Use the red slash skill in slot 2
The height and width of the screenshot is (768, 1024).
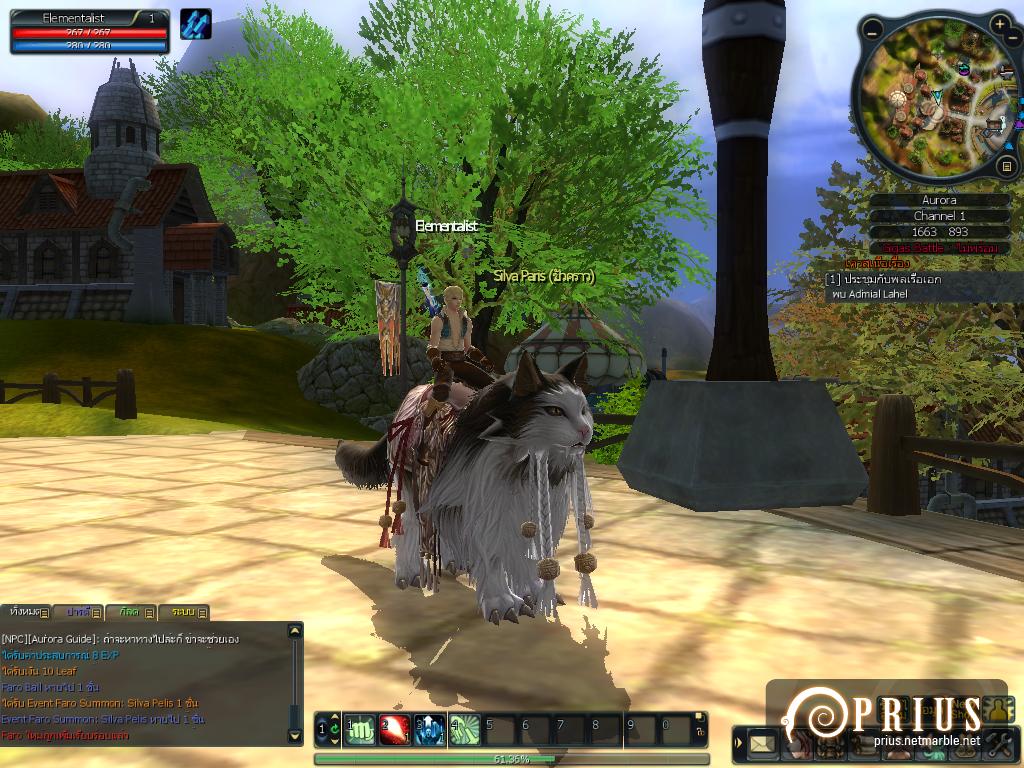click(x=395, y=730)
